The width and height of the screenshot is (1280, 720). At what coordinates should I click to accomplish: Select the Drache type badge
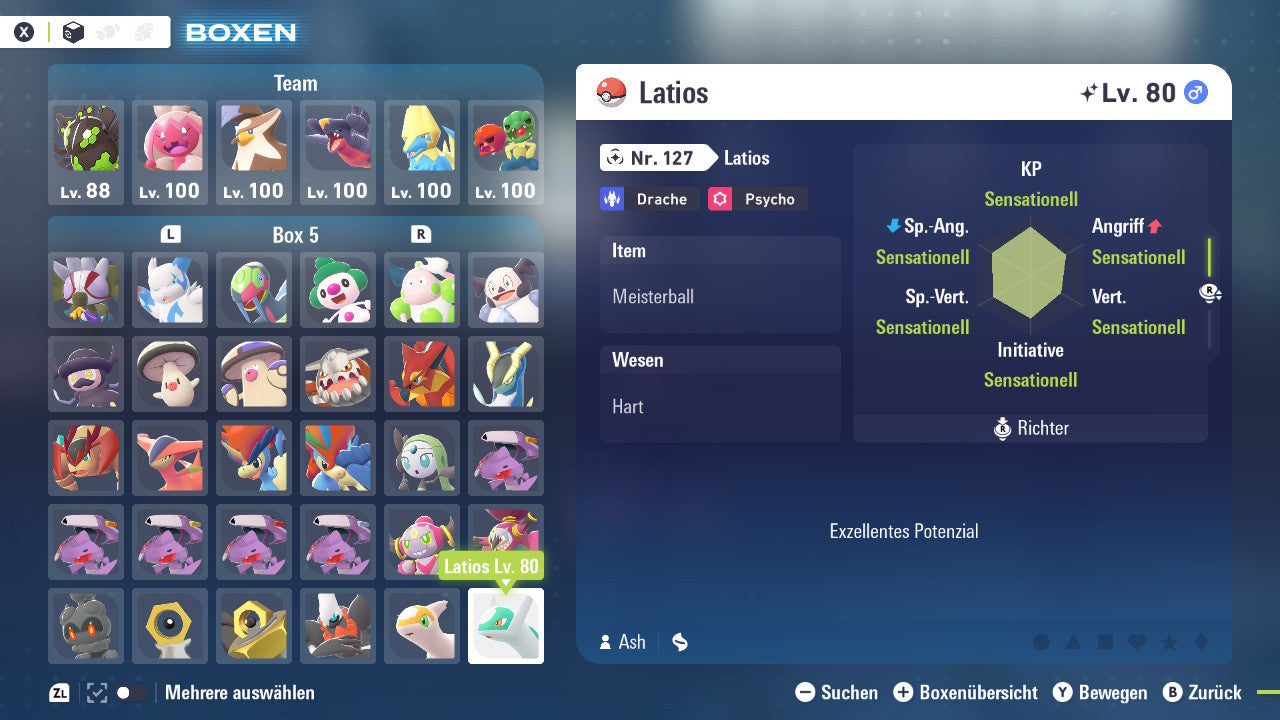tap(649, 199)
